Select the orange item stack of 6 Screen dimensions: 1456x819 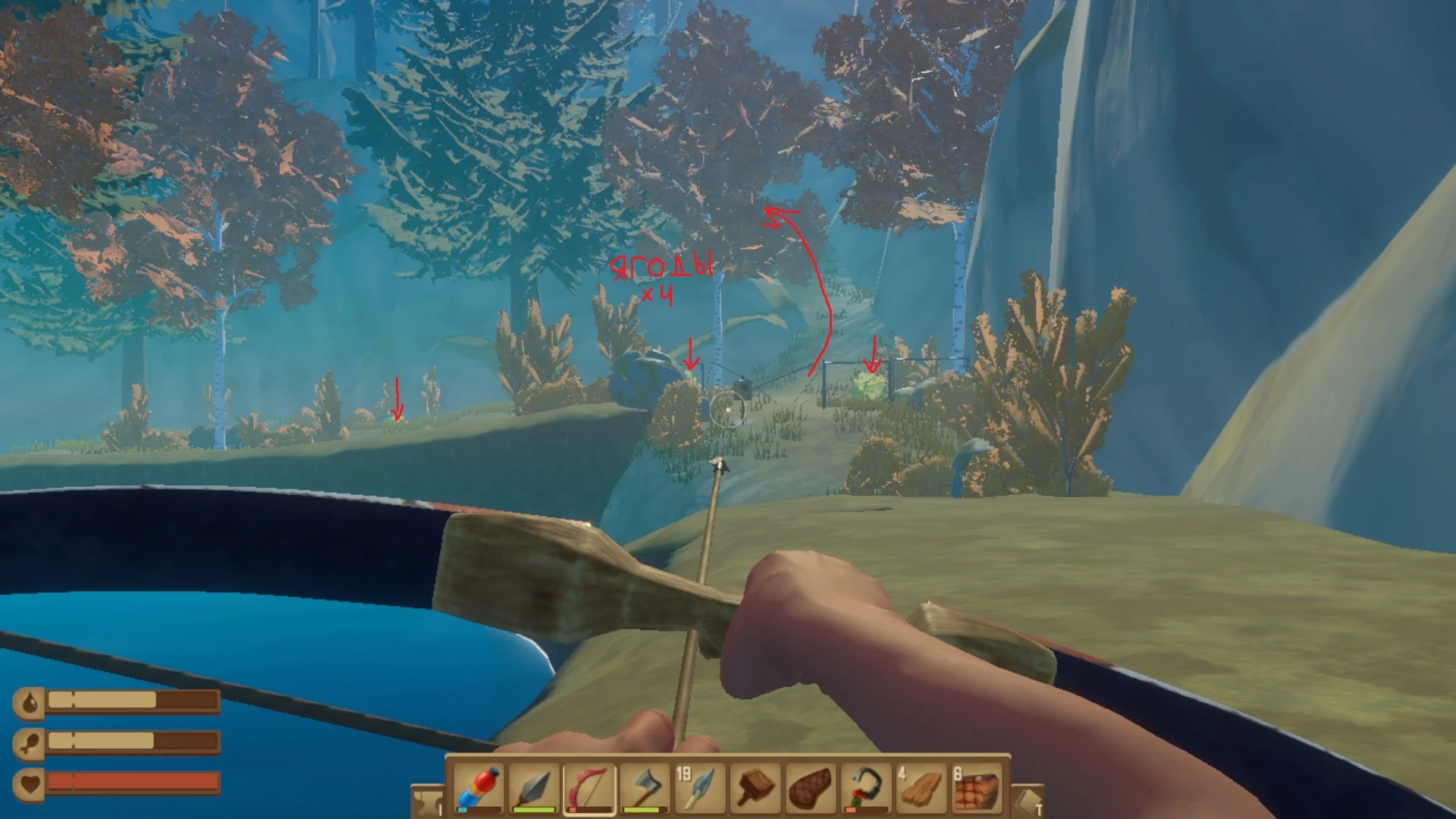coord(977,788)
